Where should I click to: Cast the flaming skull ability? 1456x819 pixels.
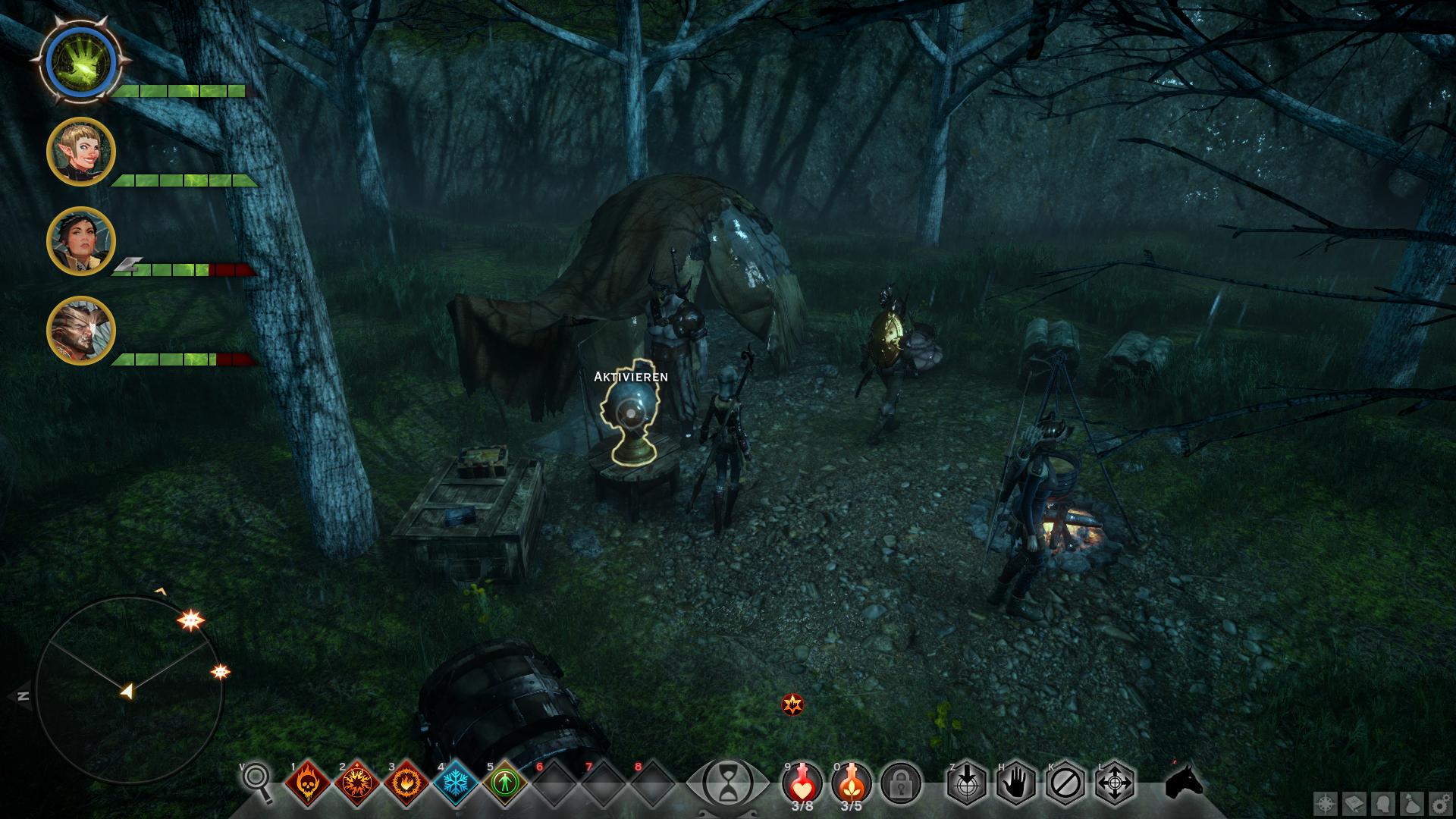[307, 782]
